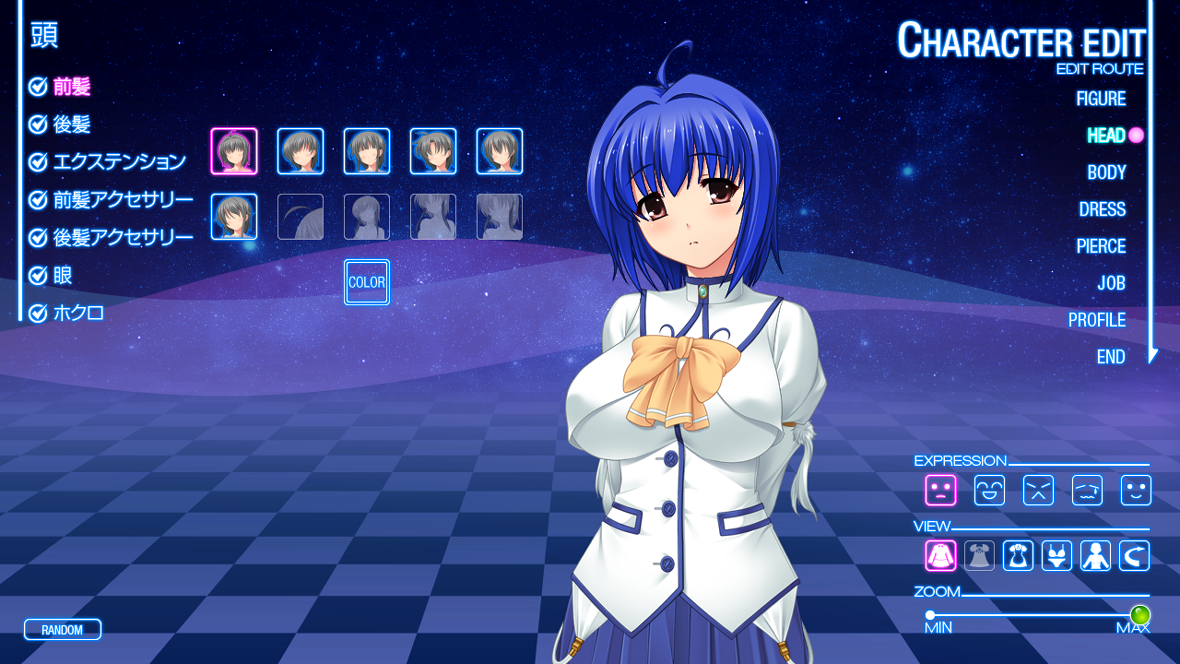Image resolution: width=1180 pixels, height=664 pixels.
Task: Open the hair COLOR picker
Action: [x=367, y=282]
